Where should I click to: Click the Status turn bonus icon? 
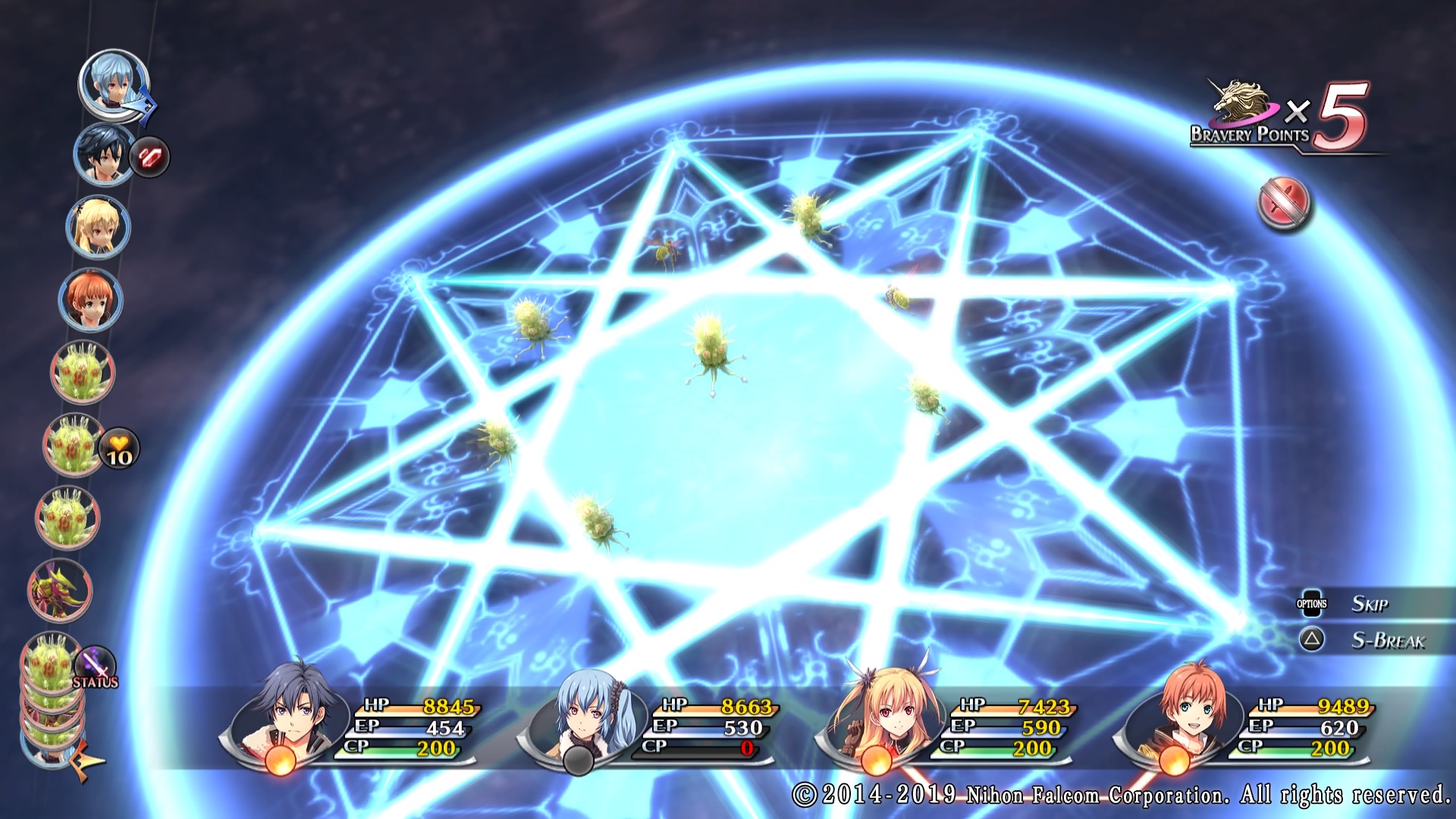(96, 666)
